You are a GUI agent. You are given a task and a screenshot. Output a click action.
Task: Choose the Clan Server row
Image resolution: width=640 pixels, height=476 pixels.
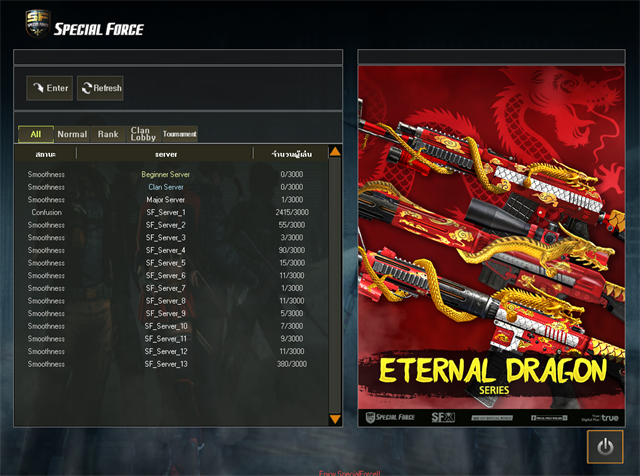pyautogui.click(x=166, y=187)
